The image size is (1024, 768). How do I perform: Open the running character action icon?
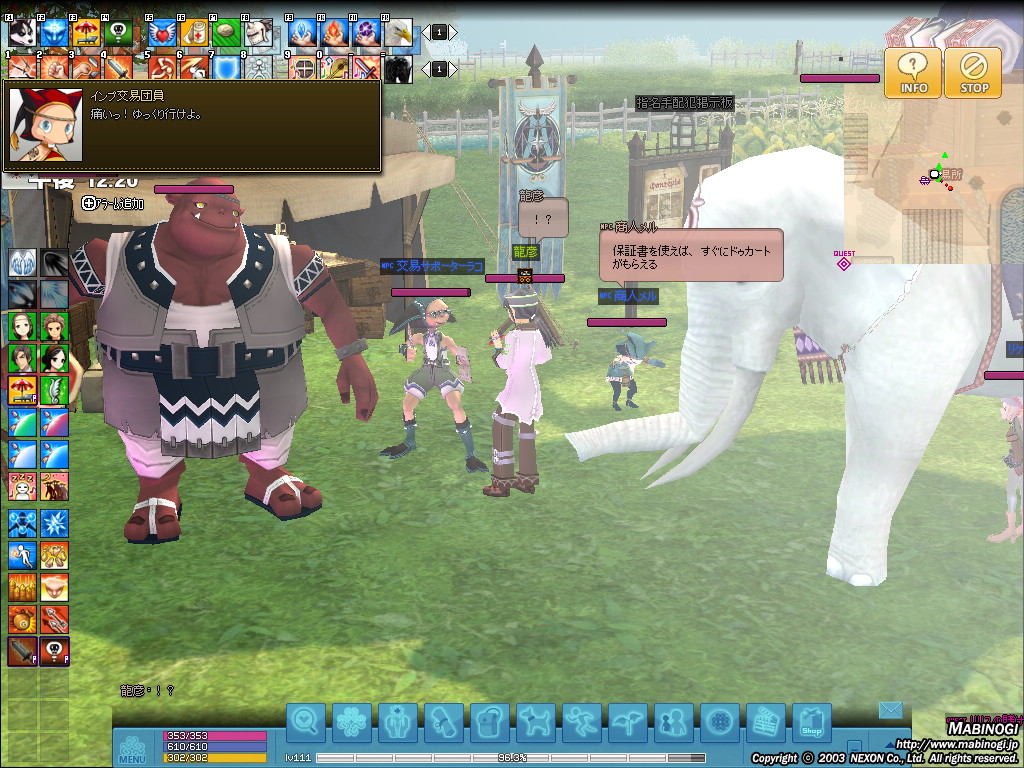(581, 722)
